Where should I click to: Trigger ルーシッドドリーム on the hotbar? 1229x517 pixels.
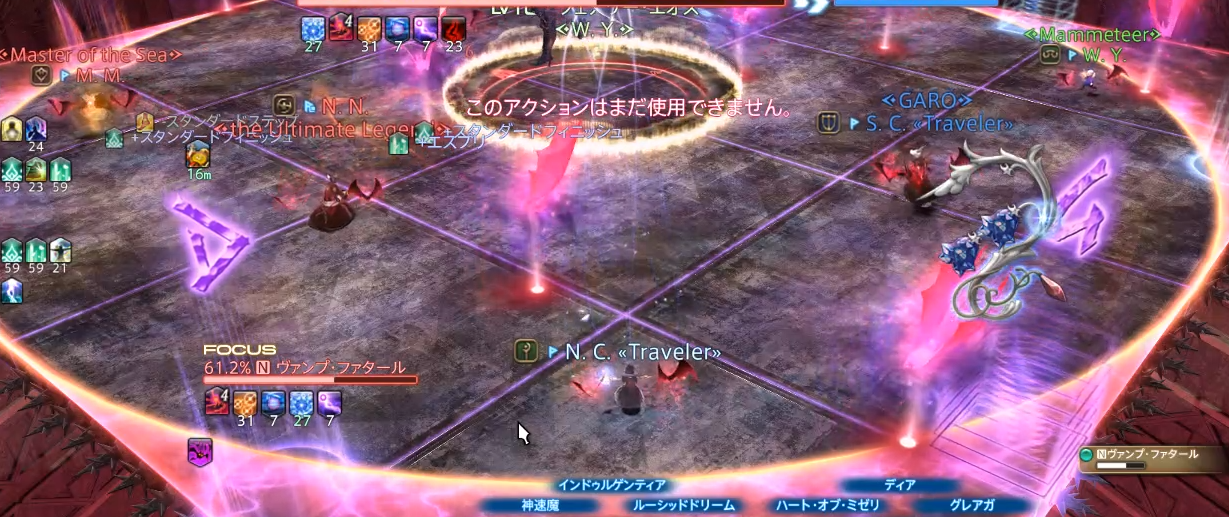coord(683,506)
